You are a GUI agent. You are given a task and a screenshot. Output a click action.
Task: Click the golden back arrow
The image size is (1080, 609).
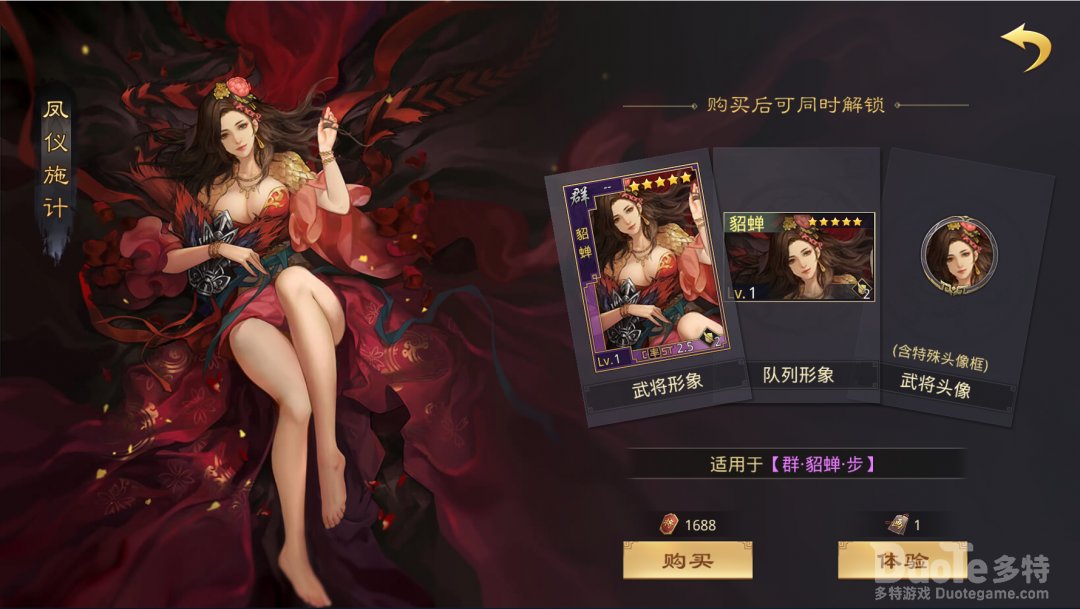pyautogui.click(x=1026, y=47)
